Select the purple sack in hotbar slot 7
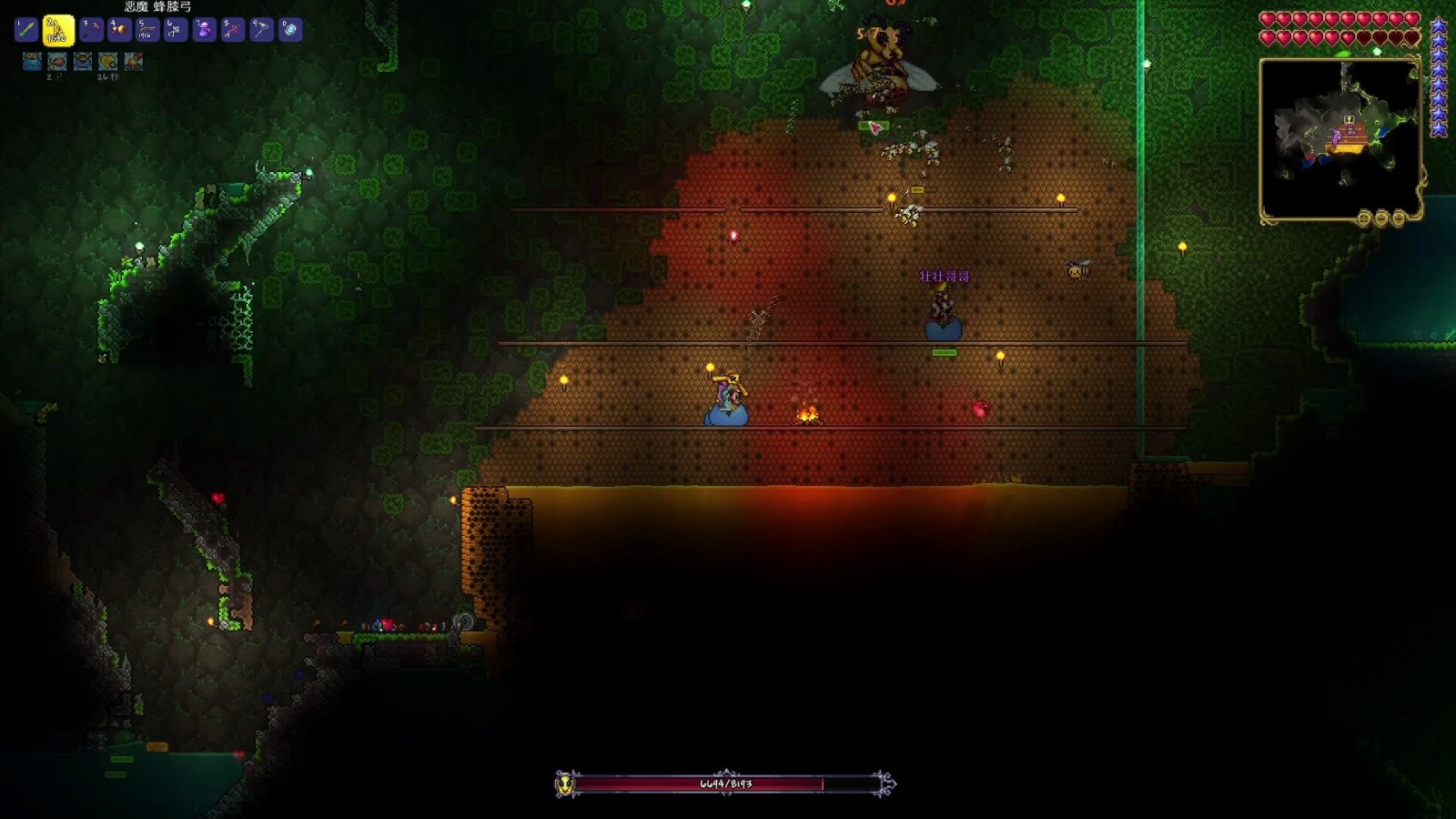1456x819 pixels. 204,30
